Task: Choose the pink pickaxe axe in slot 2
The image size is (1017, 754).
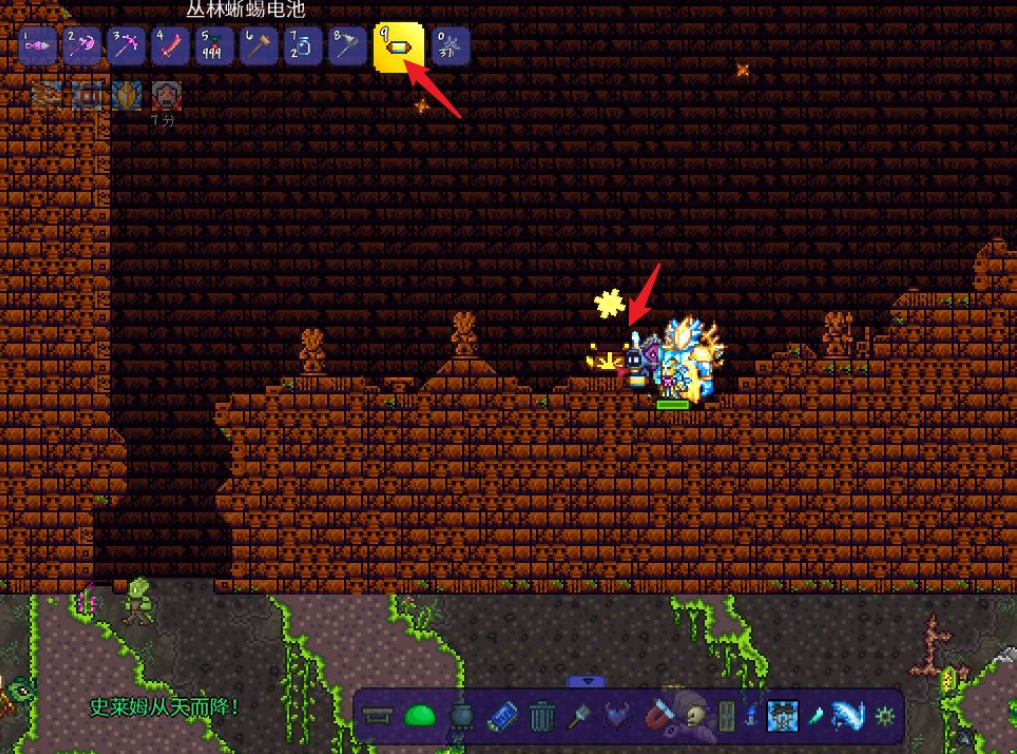Action: (82, 46)
